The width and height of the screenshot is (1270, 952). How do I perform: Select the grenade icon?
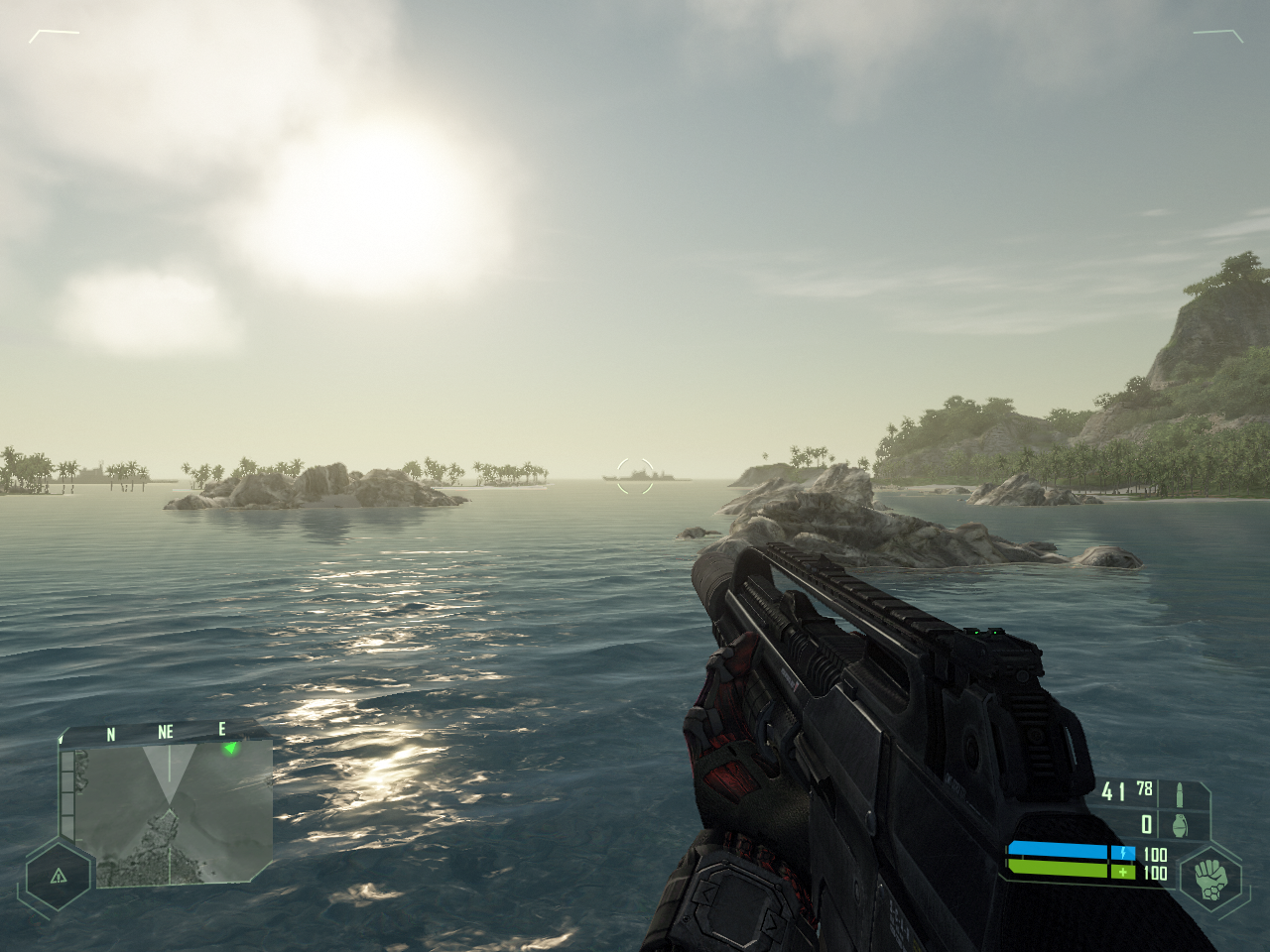[x=1180, y=825]
